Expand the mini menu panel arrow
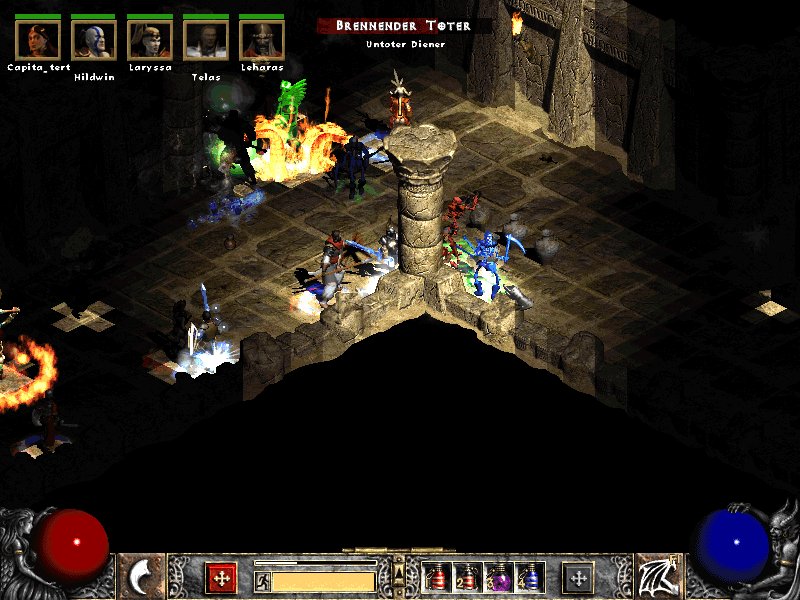This screenshot has height=600, width=800. click(x=400, y=571)
